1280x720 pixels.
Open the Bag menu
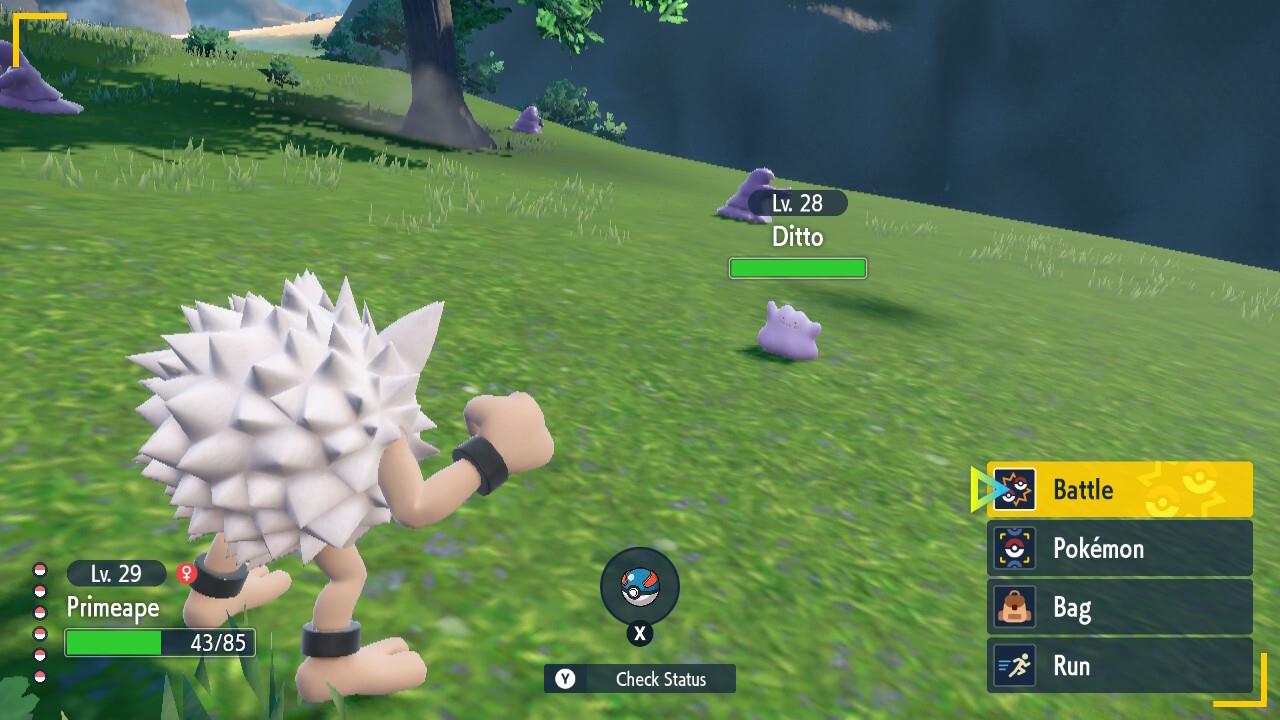pos(1119,607)
